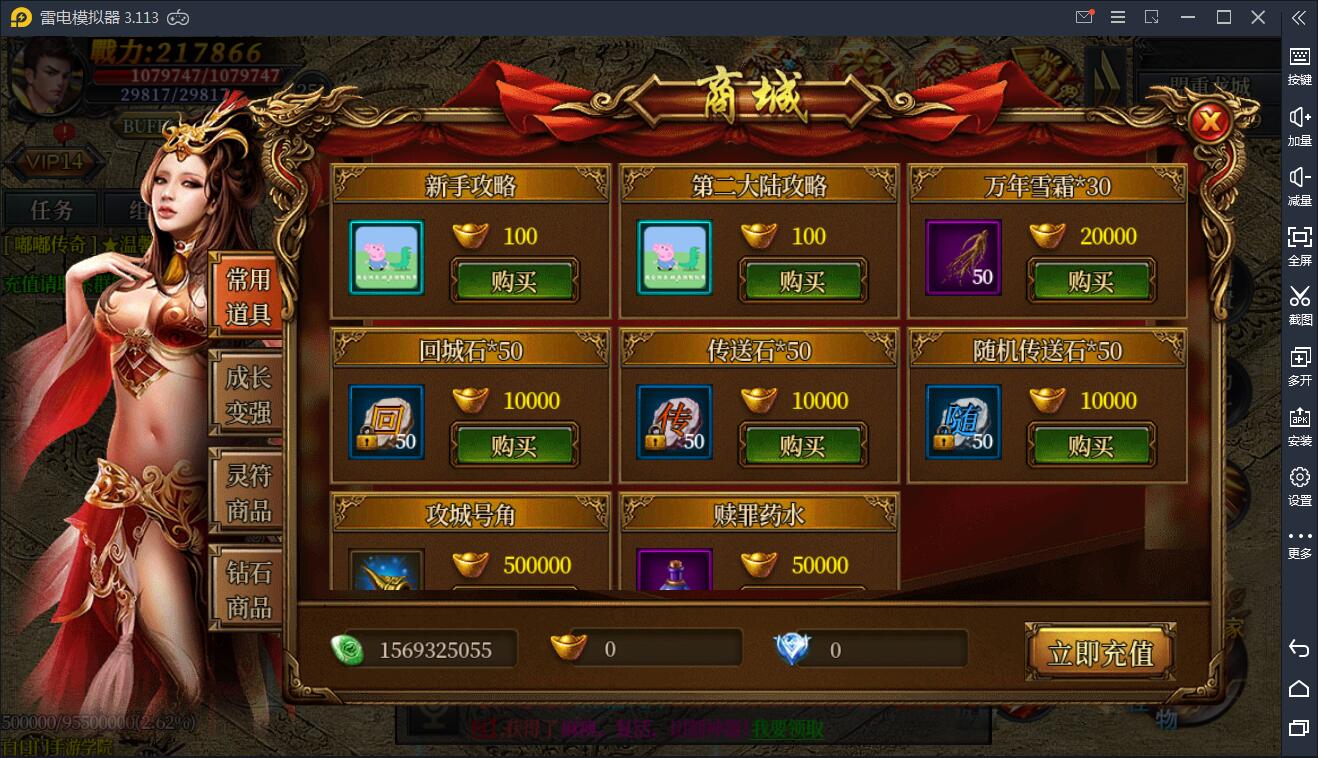Switch to the 钻石商品 tab
Image resolution: width=1318 pixels, height=758 pixels.
247,590
